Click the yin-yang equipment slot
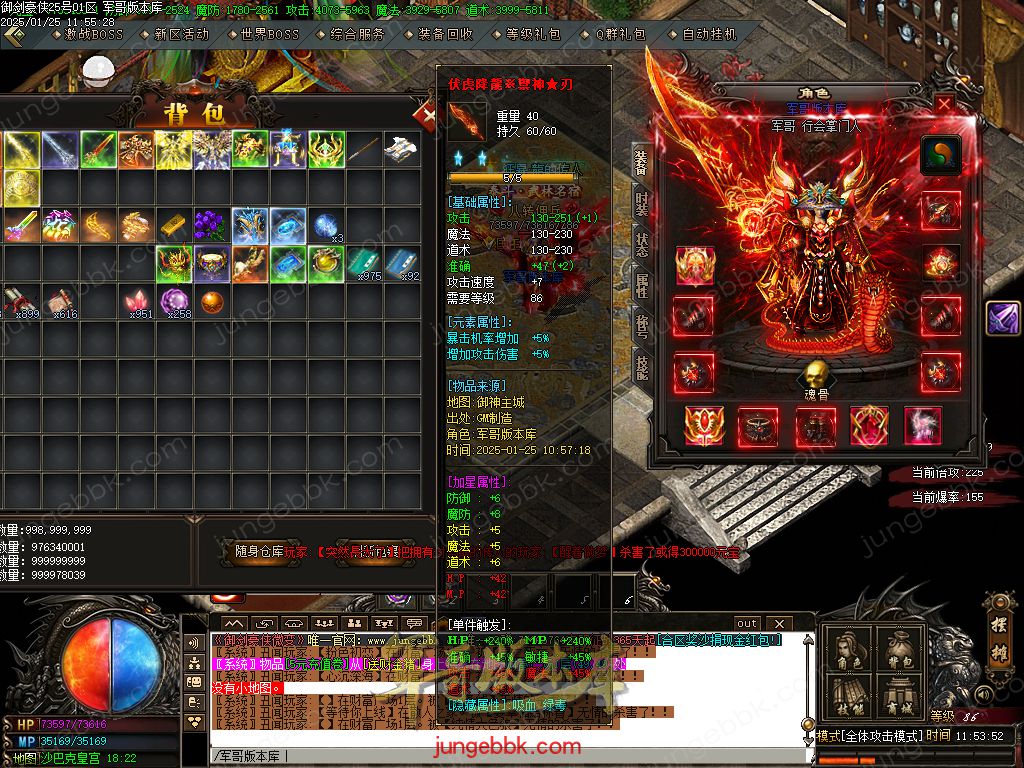Screen dimensions: 1024x768 pyautogui.click(x=940, y=155)
